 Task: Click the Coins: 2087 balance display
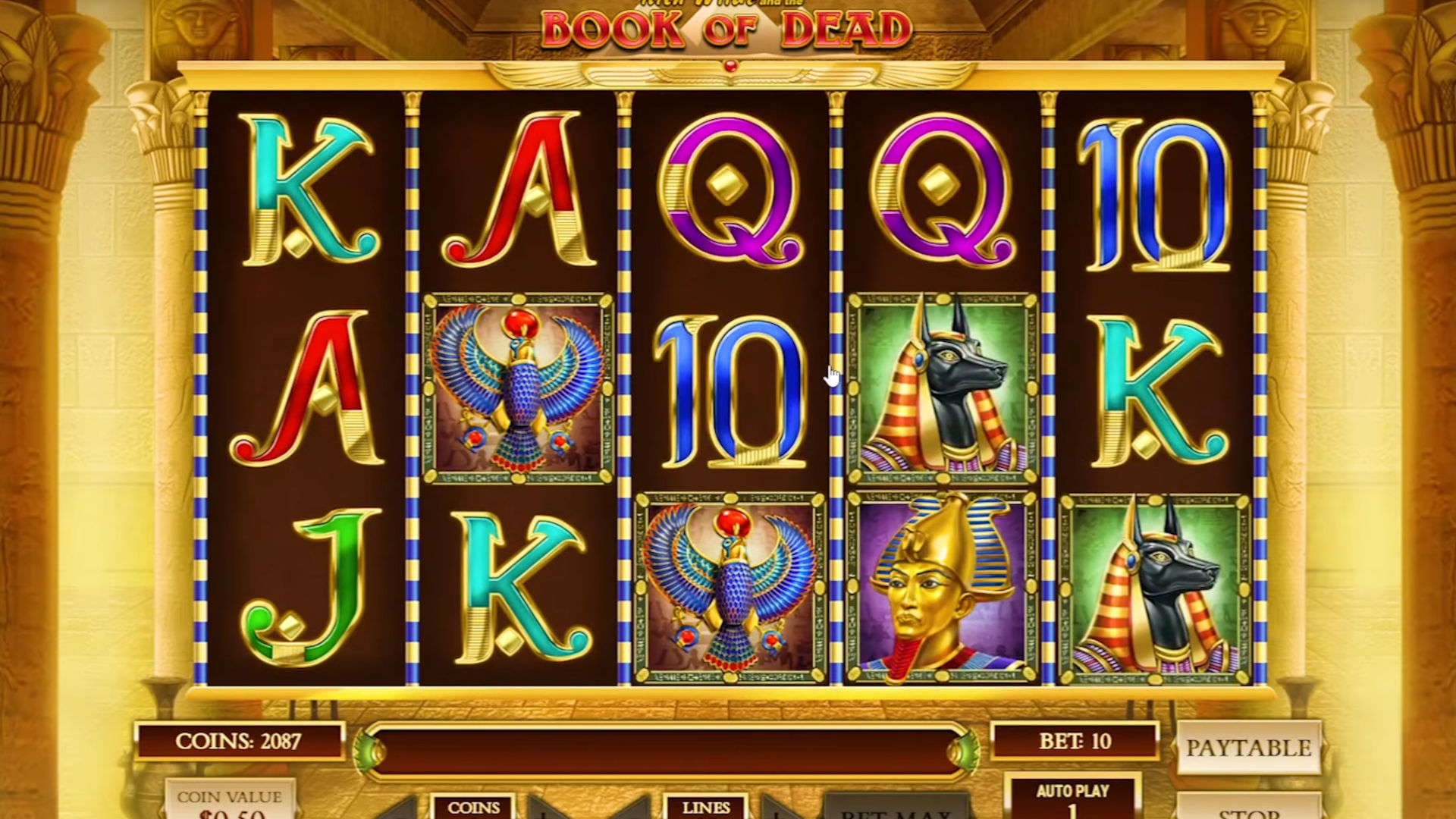tap(239, 741)
